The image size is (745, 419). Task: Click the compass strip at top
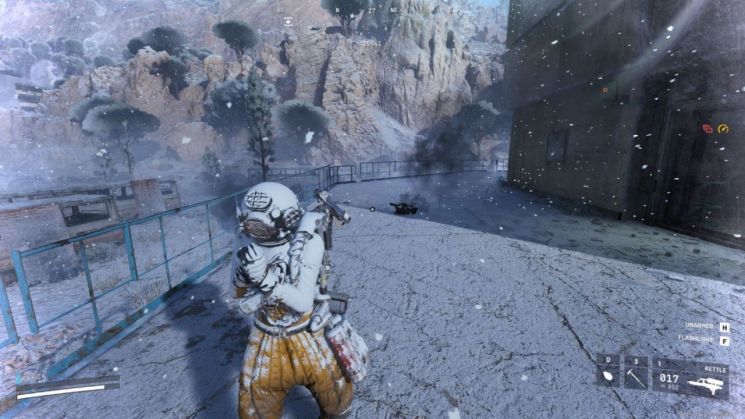point(371,10)
